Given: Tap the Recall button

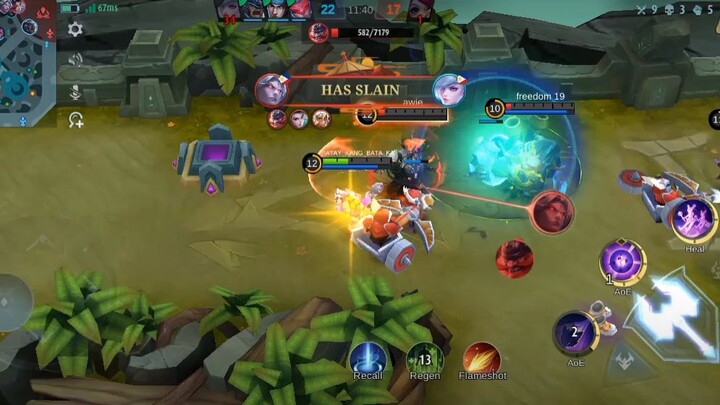Looking at the screenshot, I should pyautogui.click(x=368, y=359).
